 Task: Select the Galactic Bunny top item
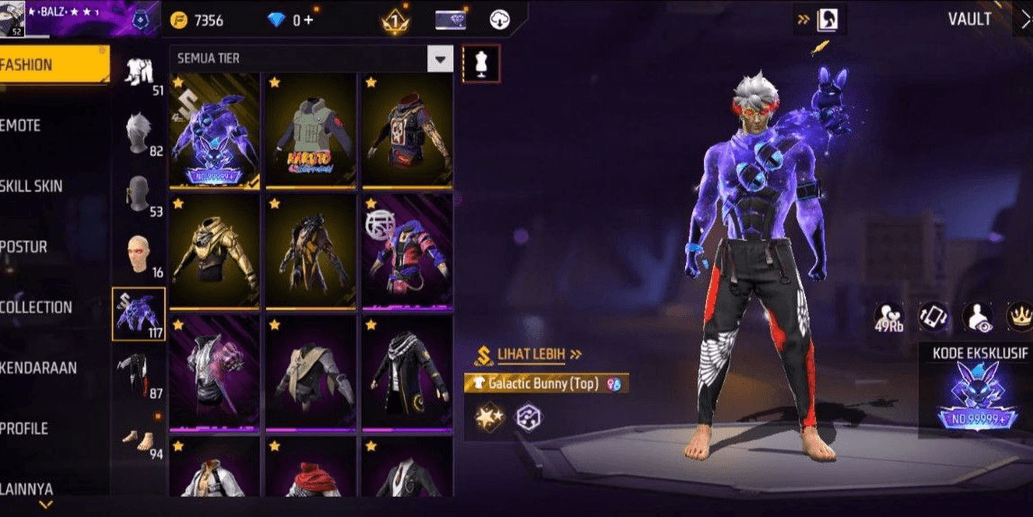tap(214, 130)
